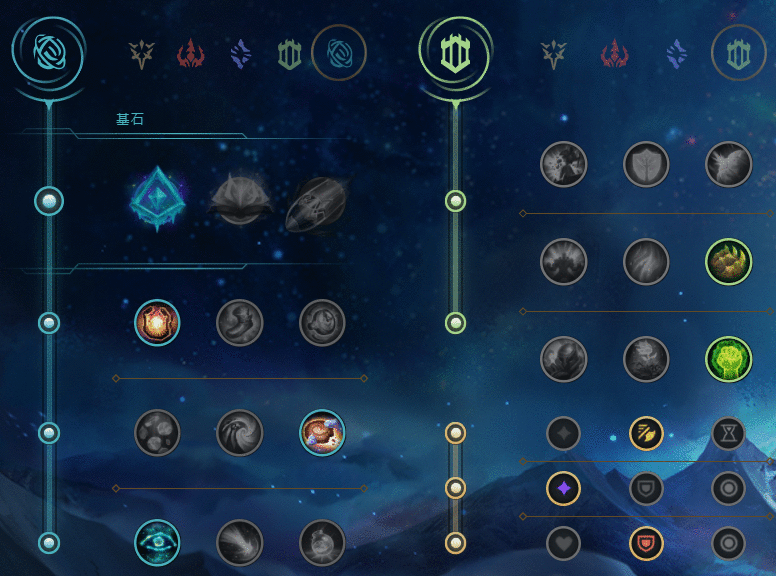Choose the glowing green Unflinching rune
Viewport: 776px width, 576px height.
(x=728, y=359)
